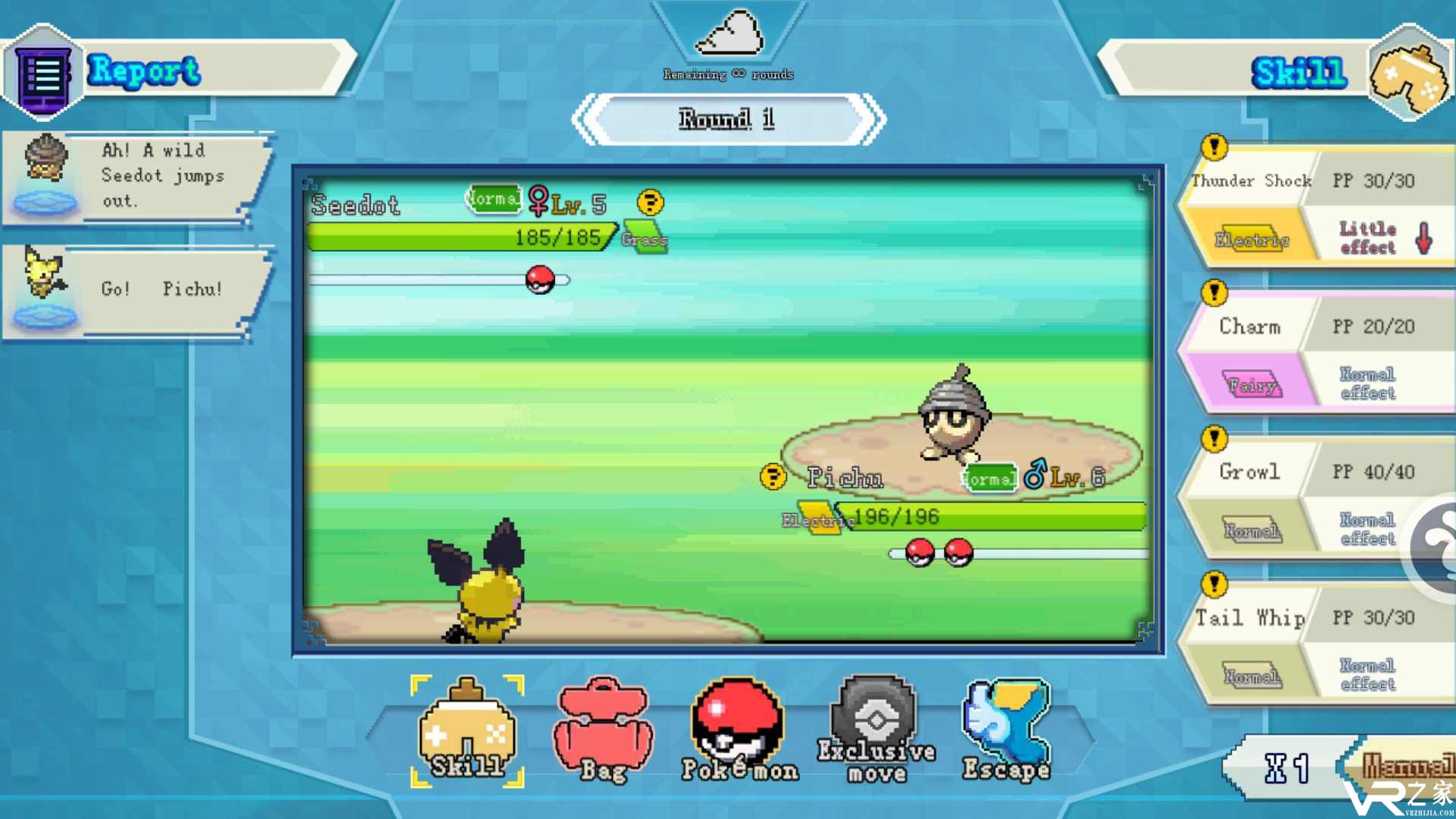View Thunder Shock move details icon

[x=1214, y=147]
